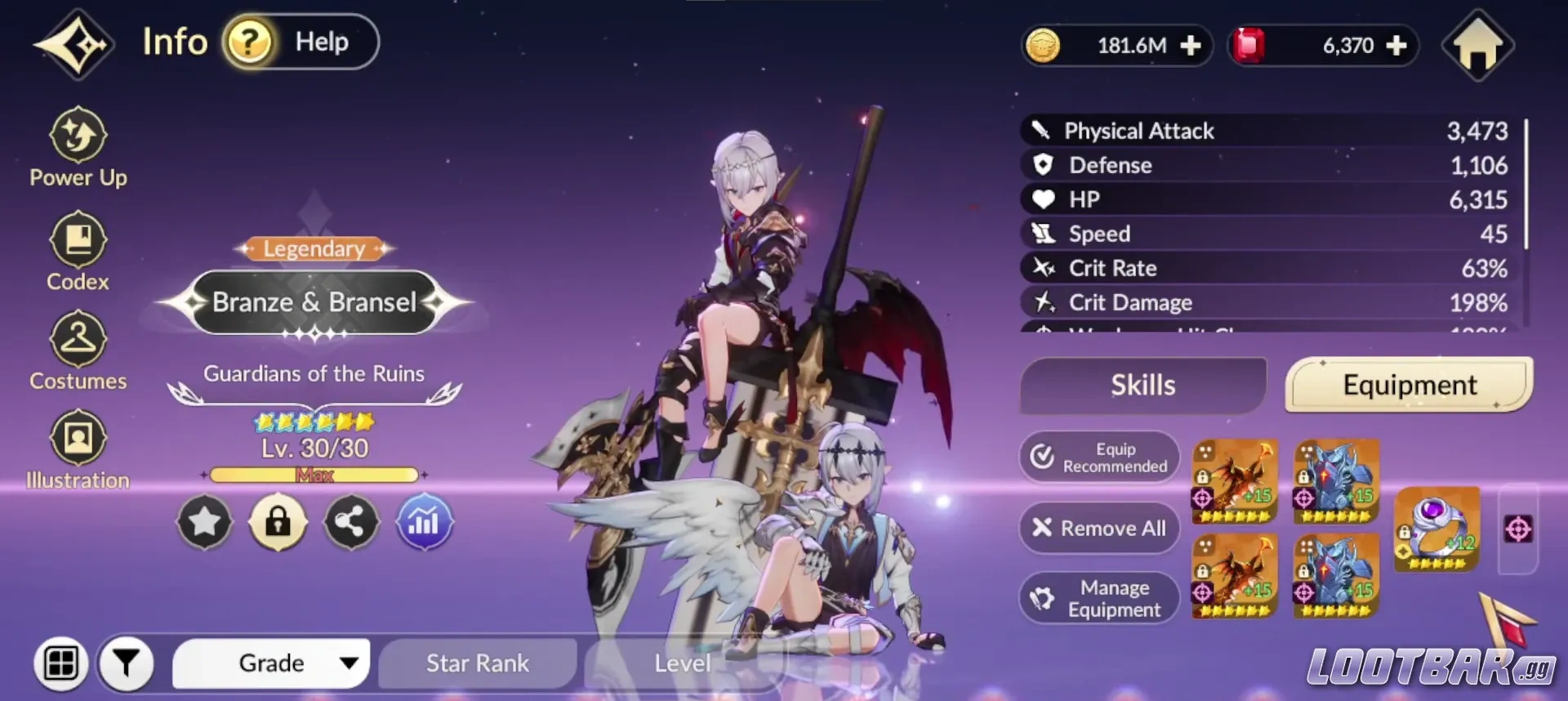Image resolution: width=1568 pixels, height=701 pixels.
Task: Open the Grade sort dropdown
Action: [x=271, y=663]
